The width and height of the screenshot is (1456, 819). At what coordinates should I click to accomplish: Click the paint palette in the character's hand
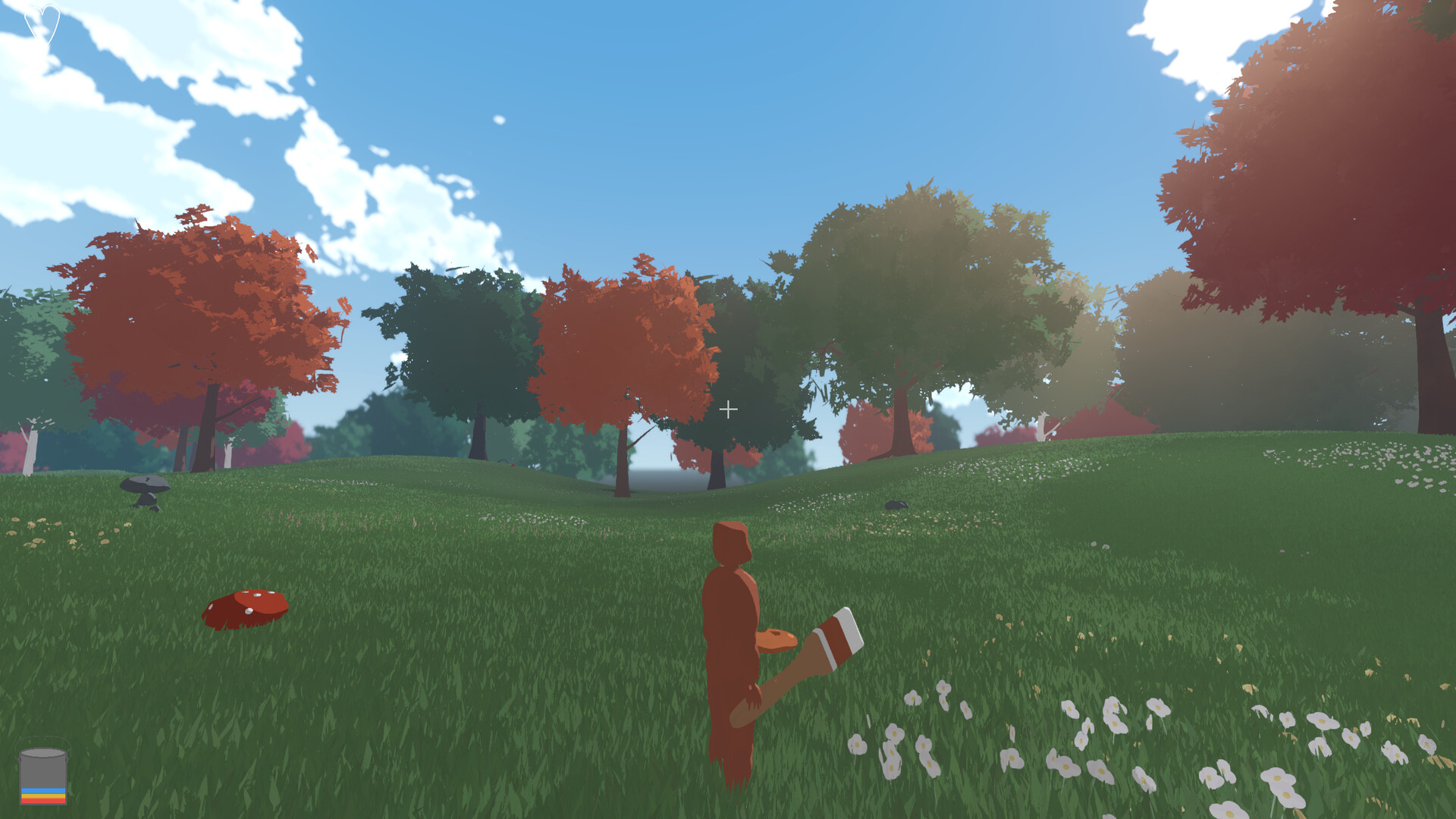[x=775, y=641]
